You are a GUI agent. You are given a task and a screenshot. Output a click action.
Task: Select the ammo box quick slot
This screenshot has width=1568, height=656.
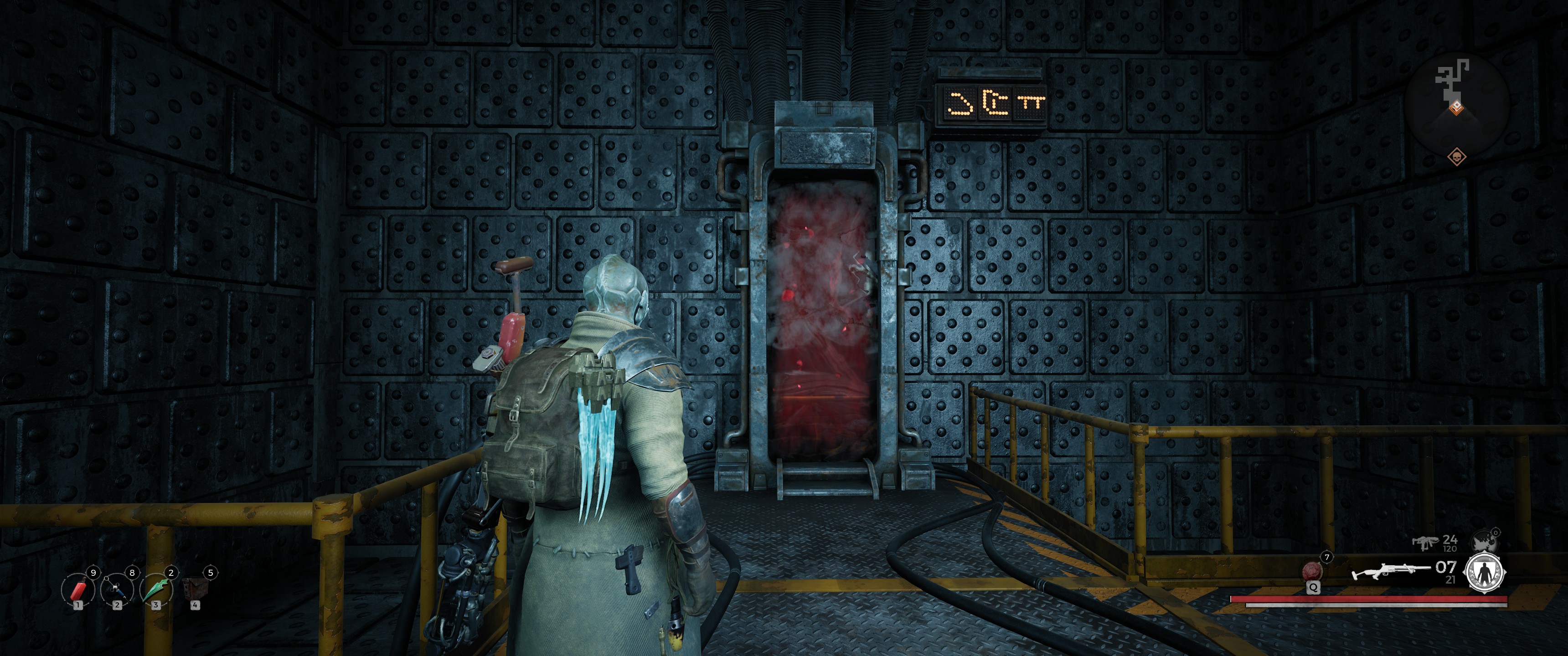(x=195, y=589)
